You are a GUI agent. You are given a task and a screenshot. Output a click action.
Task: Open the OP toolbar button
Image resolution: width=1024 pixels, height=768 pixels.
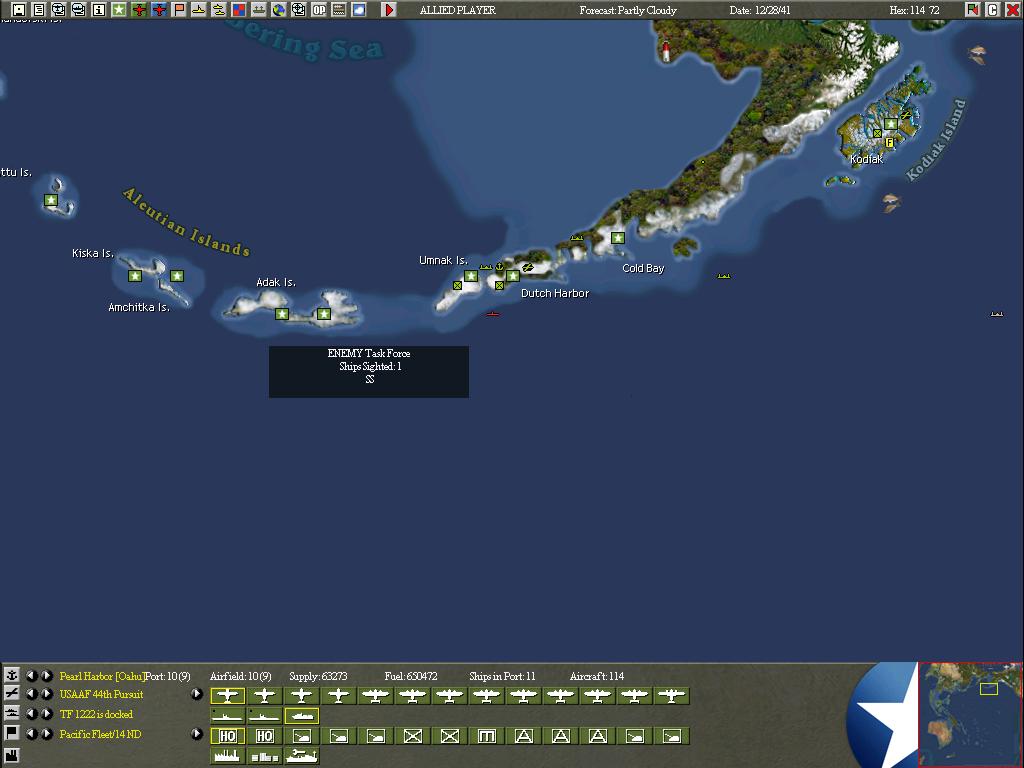pos(319,10)
